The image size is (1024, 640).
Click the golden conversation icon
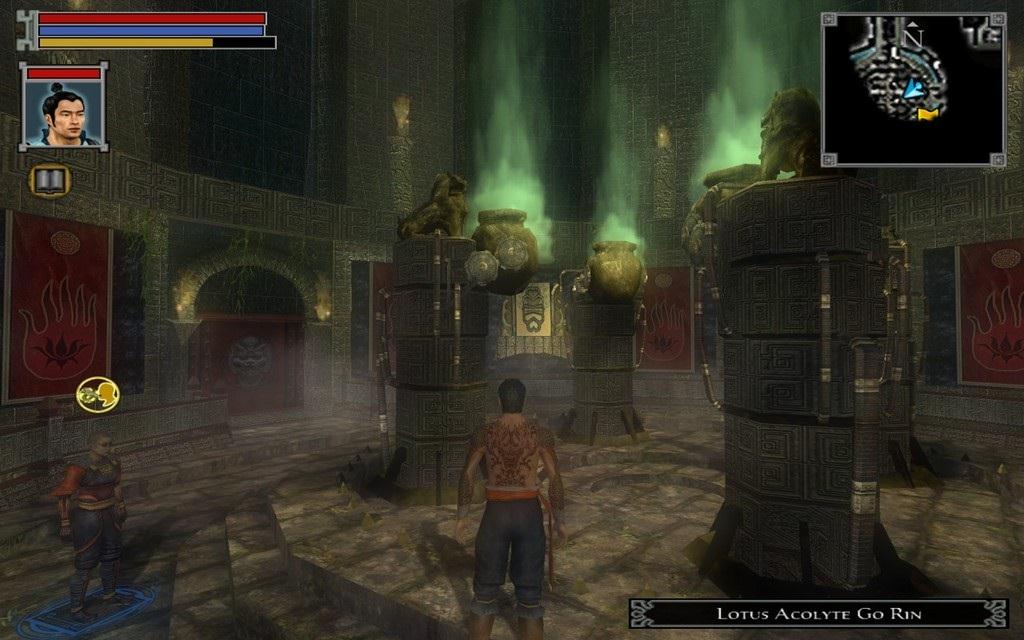click(94, 394)
